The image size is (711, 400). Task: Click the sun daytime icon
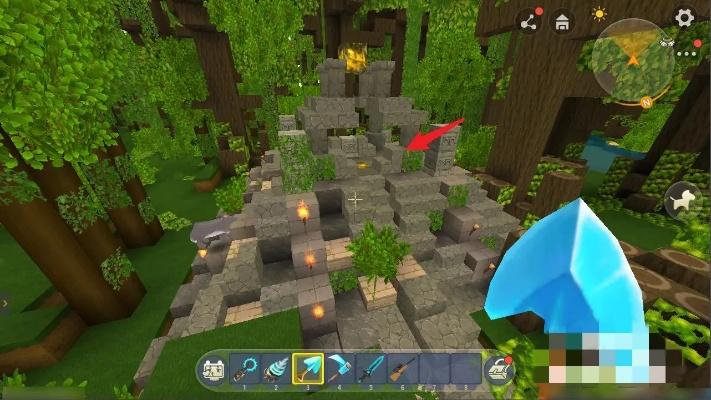(x=599, y=16)
